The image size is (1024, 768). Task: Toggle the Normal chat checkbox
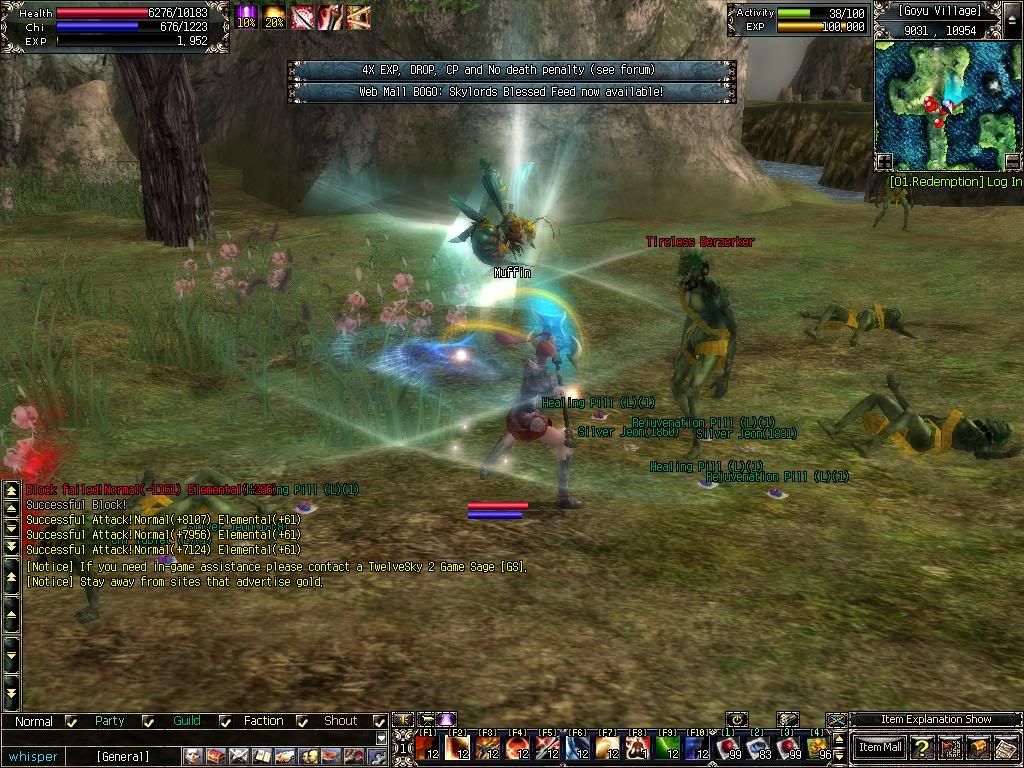click(71, 721)
